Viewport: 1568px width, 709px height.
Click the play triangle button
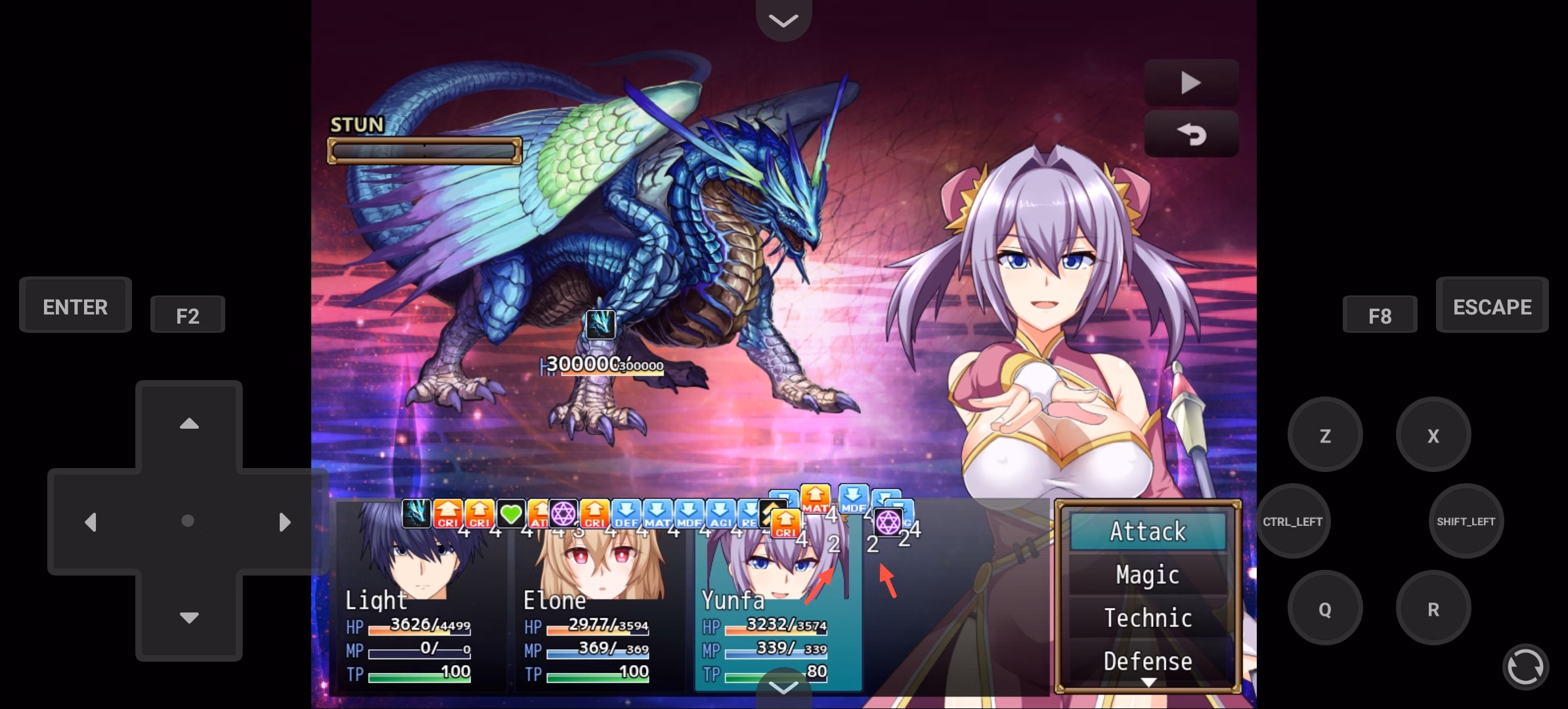(1190, 83)
